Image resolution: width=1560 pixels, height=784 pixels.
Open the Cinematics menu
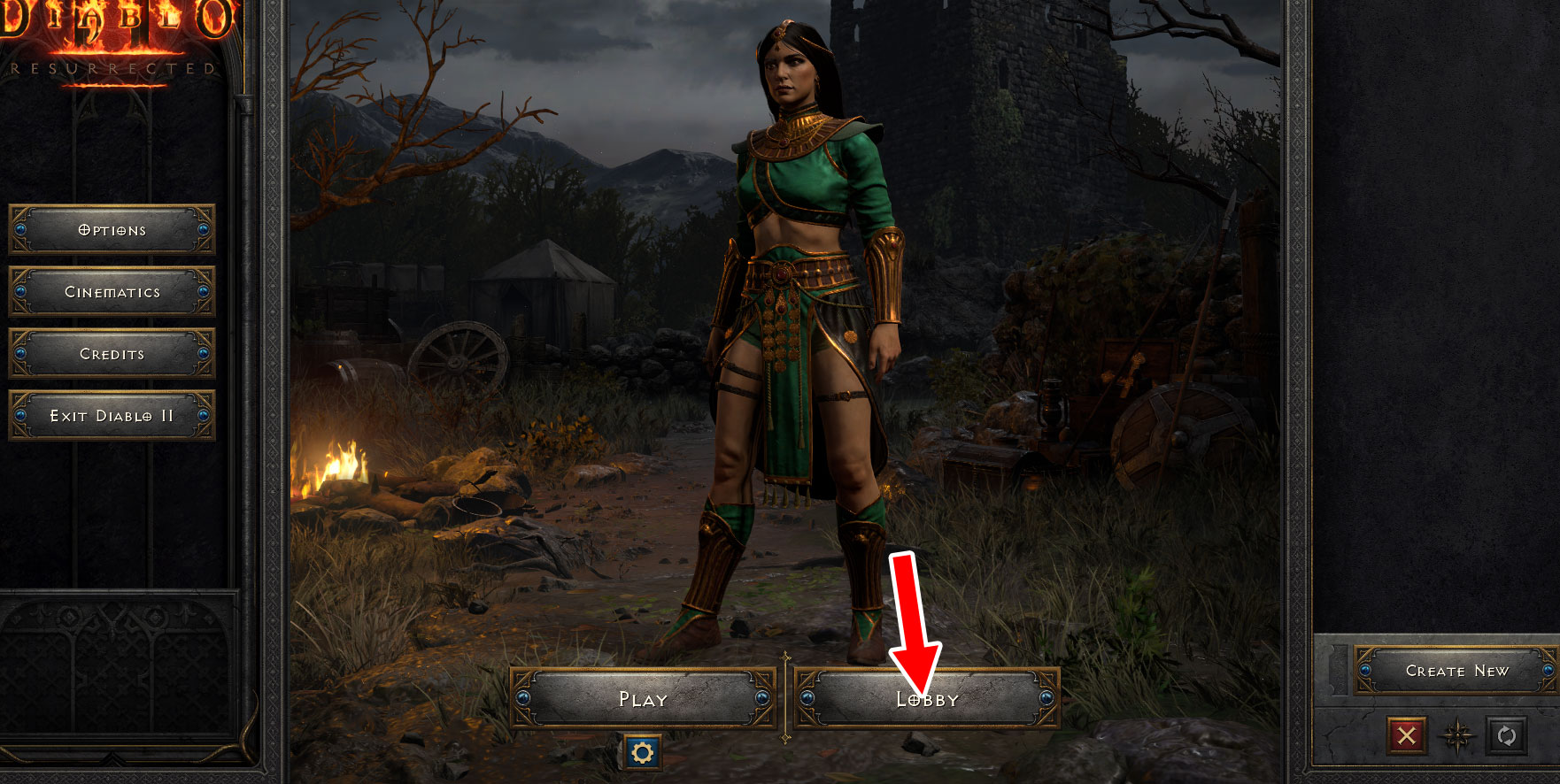tap(112, 291)
